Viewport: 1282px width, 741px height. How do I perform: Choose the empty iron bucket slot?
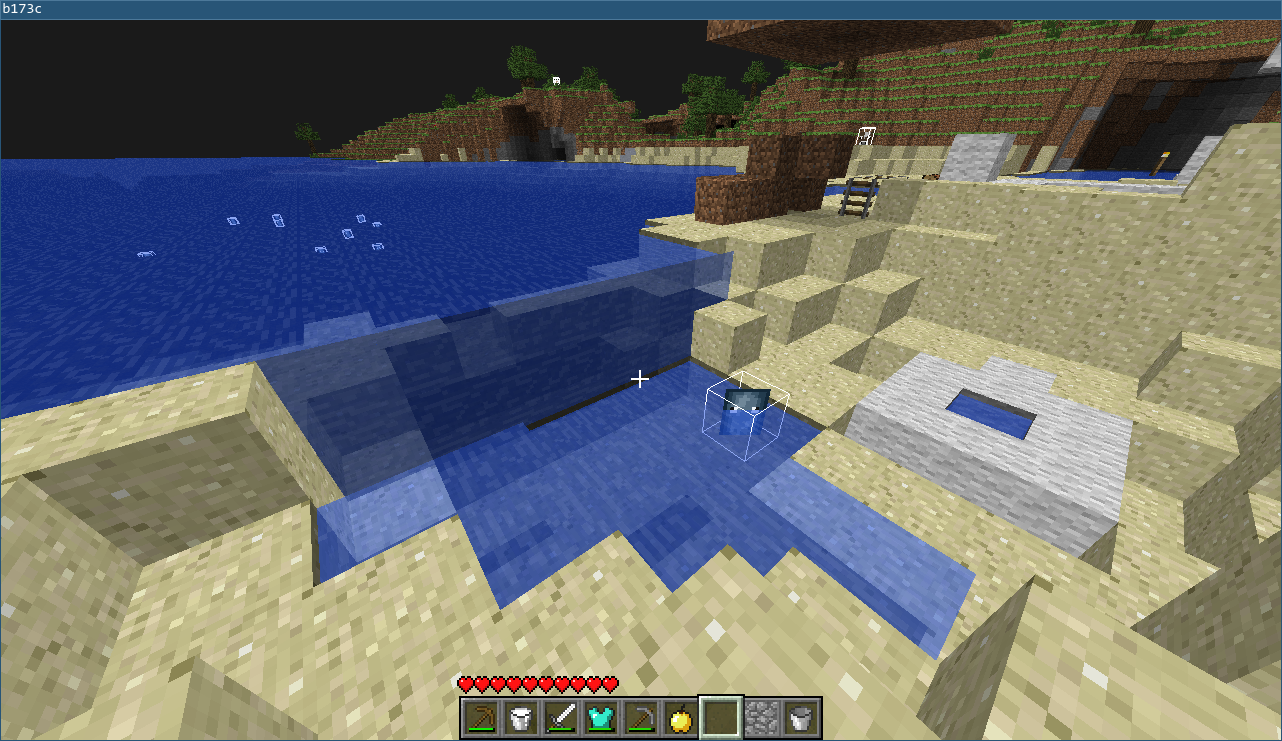click(801, 717)
